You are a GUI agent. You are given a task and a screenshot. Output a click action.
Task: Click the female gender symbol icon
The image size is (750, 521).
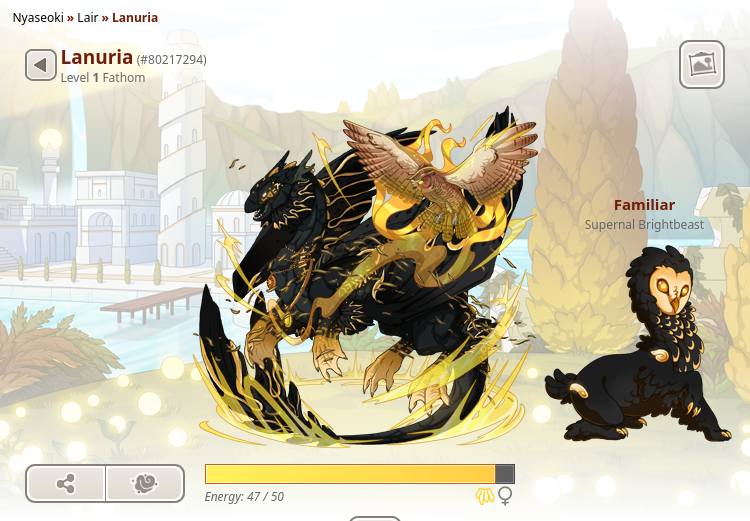(x=506, y=496)
